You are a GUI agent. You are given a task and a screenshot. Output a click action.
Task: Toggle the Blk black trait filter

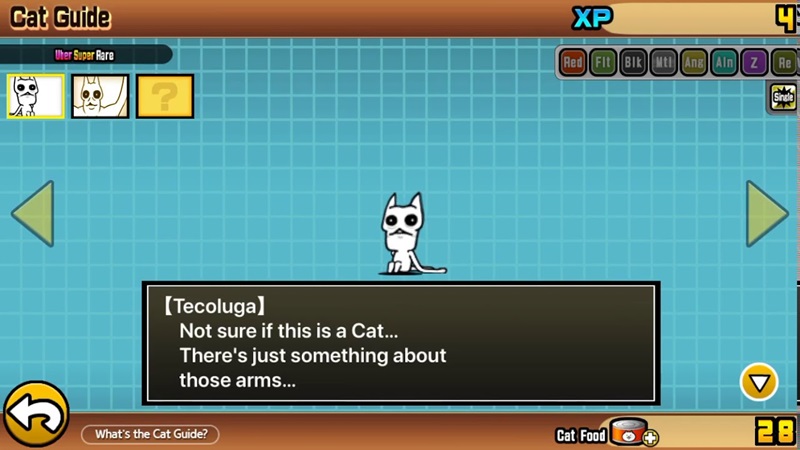tap(633, 63)
